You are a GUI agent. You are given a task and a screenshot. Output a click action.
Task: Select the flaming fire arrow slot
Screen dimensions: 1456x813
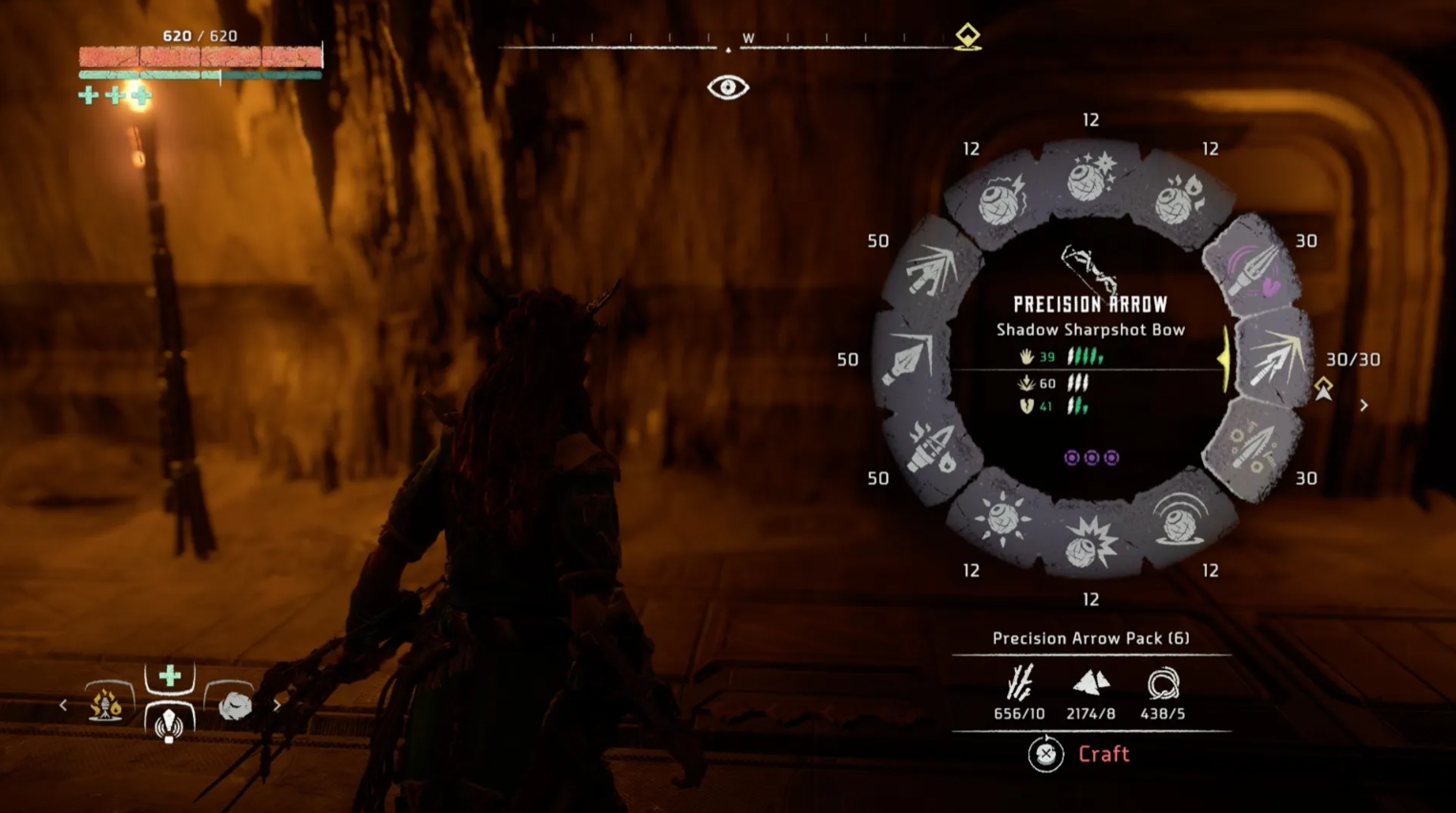pyautogui.click(x=931, y=448)
